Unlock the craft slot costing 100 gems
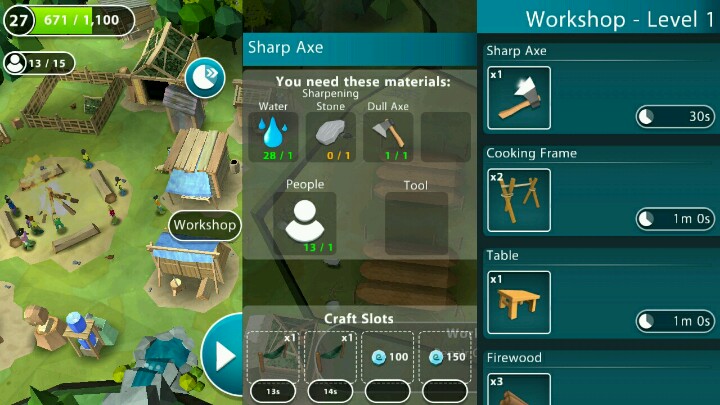720x405 pixels. [x=387, y=356]
